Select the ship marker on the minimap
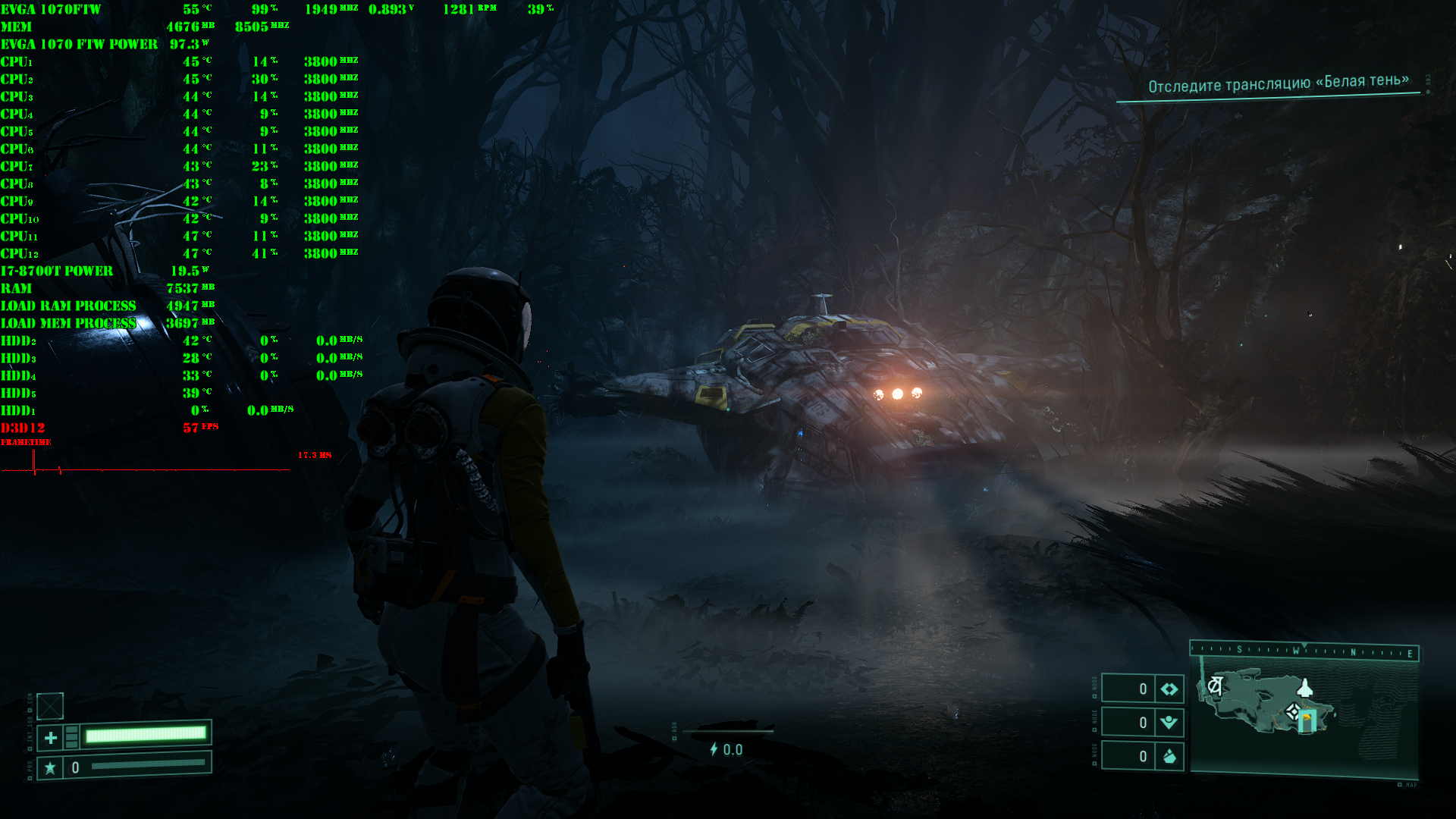This screenshot has height=819, width=1456. click(1304, 688)
